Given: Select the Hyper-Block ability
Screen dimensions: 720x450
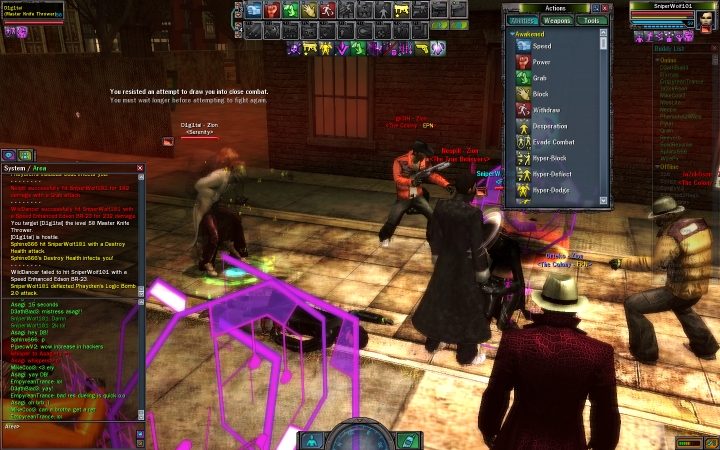Looking at the screenshot, I should pos(550,158).
